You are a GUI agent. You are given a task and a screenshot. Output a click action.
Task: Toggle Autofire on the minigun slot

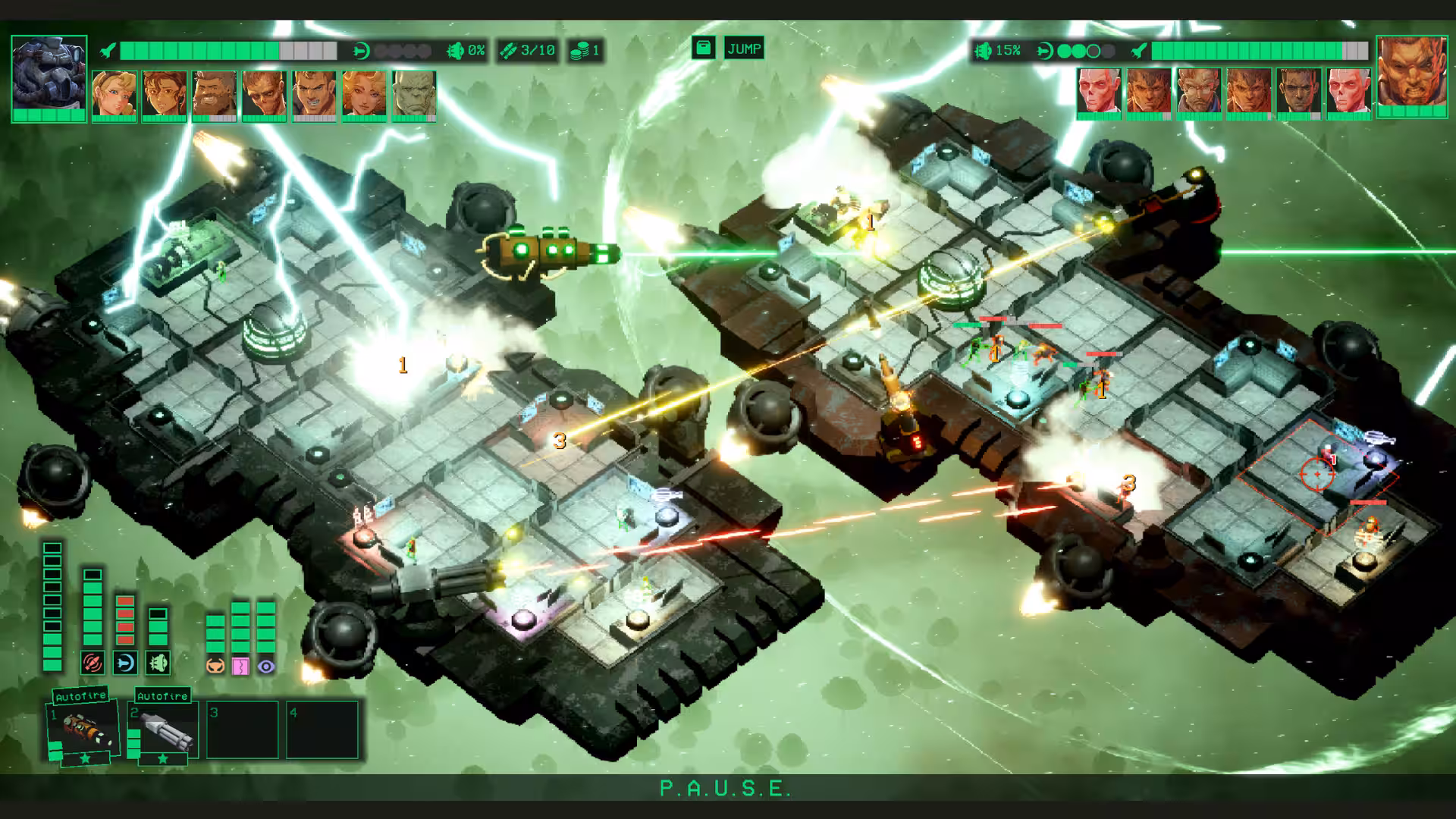(162, 696)
